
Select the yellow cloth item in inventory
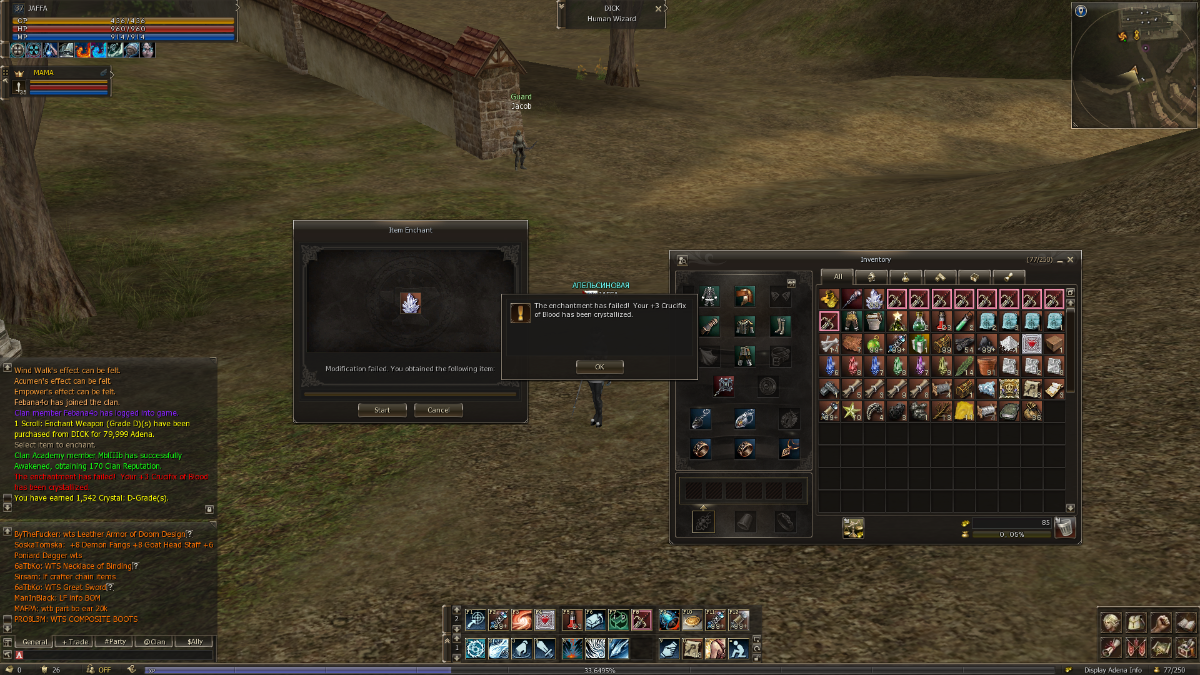tap(962, 410)
